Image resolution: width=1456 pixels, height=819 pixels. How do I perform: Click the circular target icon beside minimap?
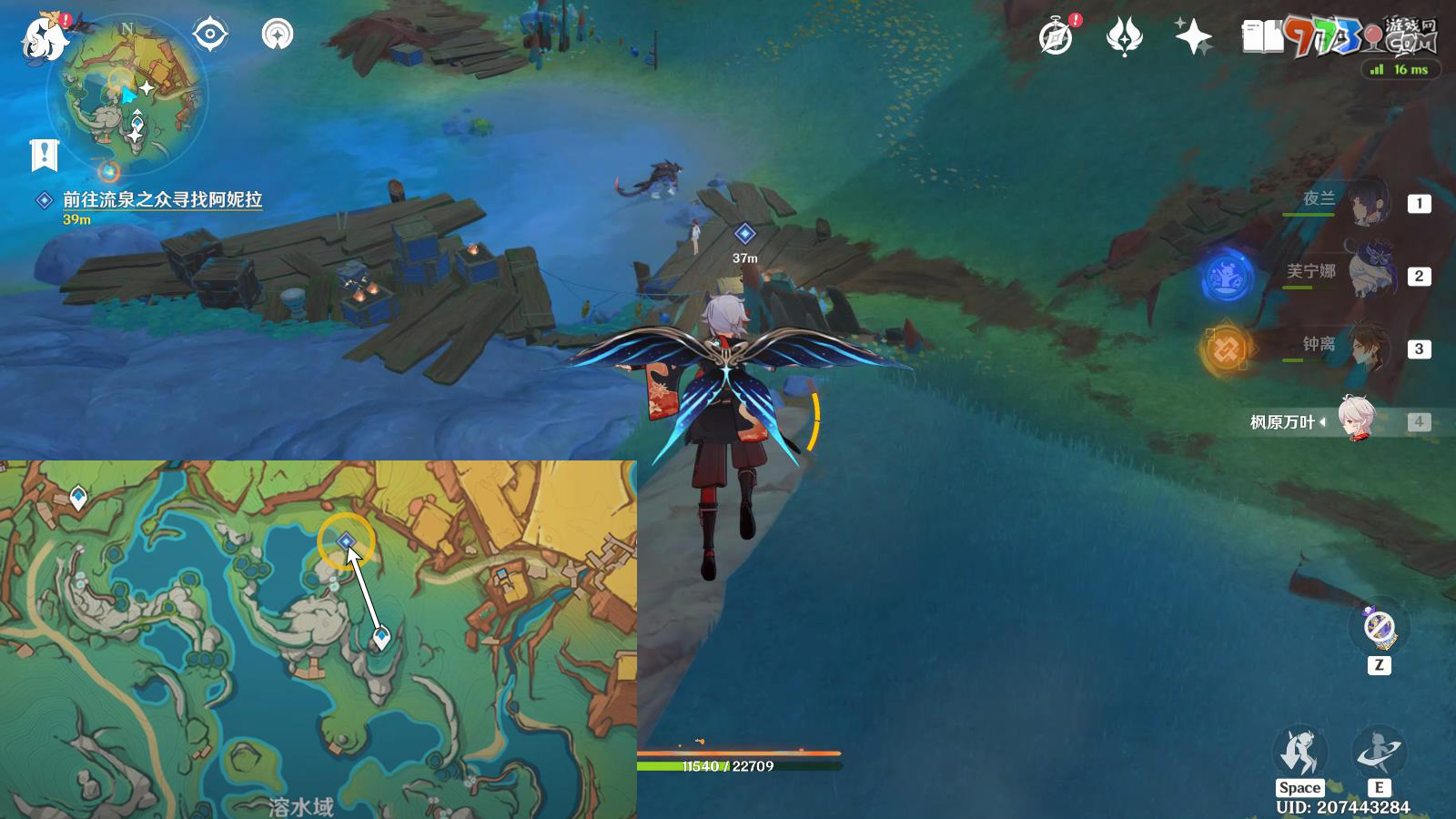coord(210,35)
